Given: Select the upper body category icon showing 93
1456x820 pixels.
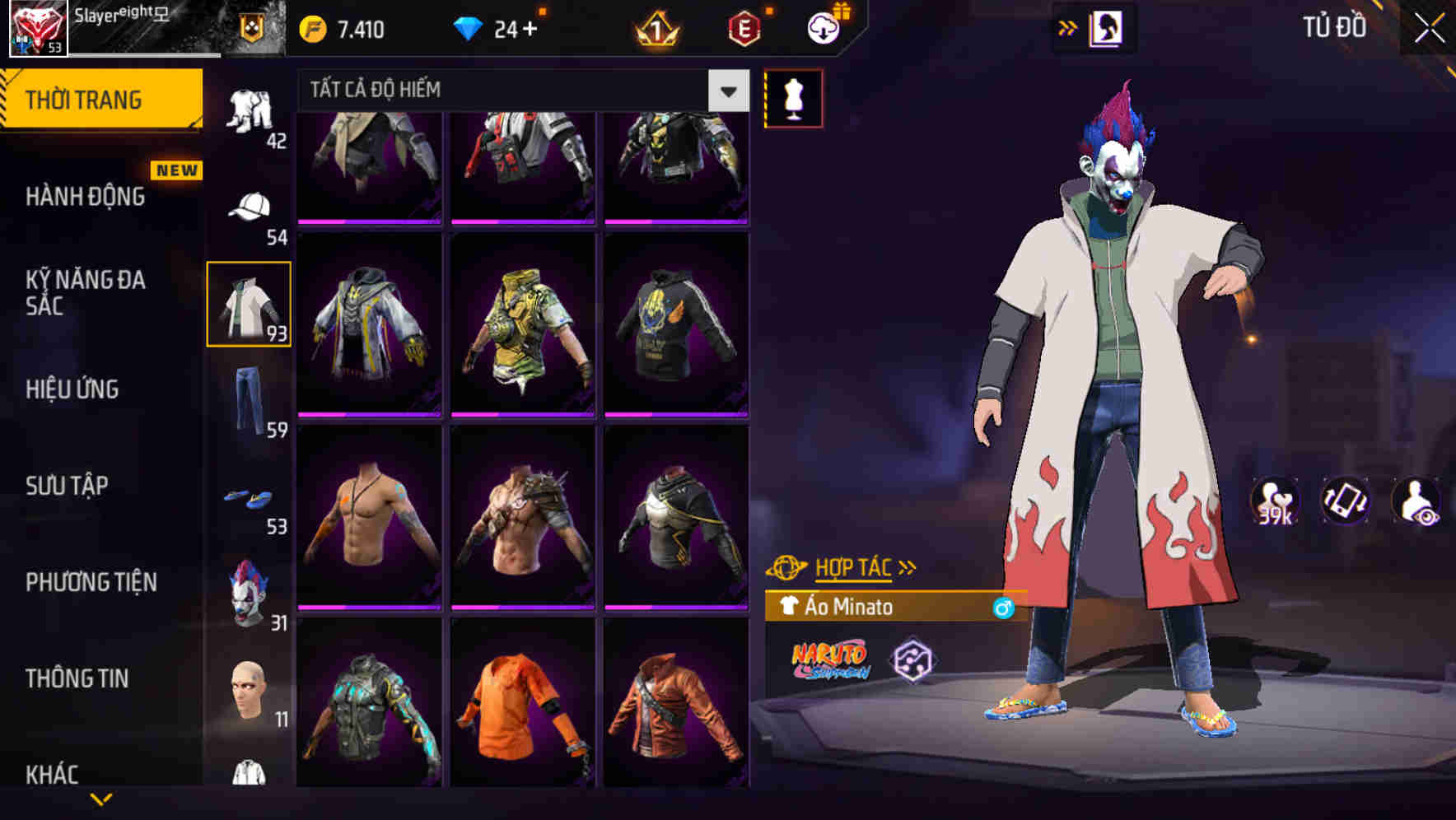Looking at the screenshot, I should pyautogui.click(x=250, y=301).
